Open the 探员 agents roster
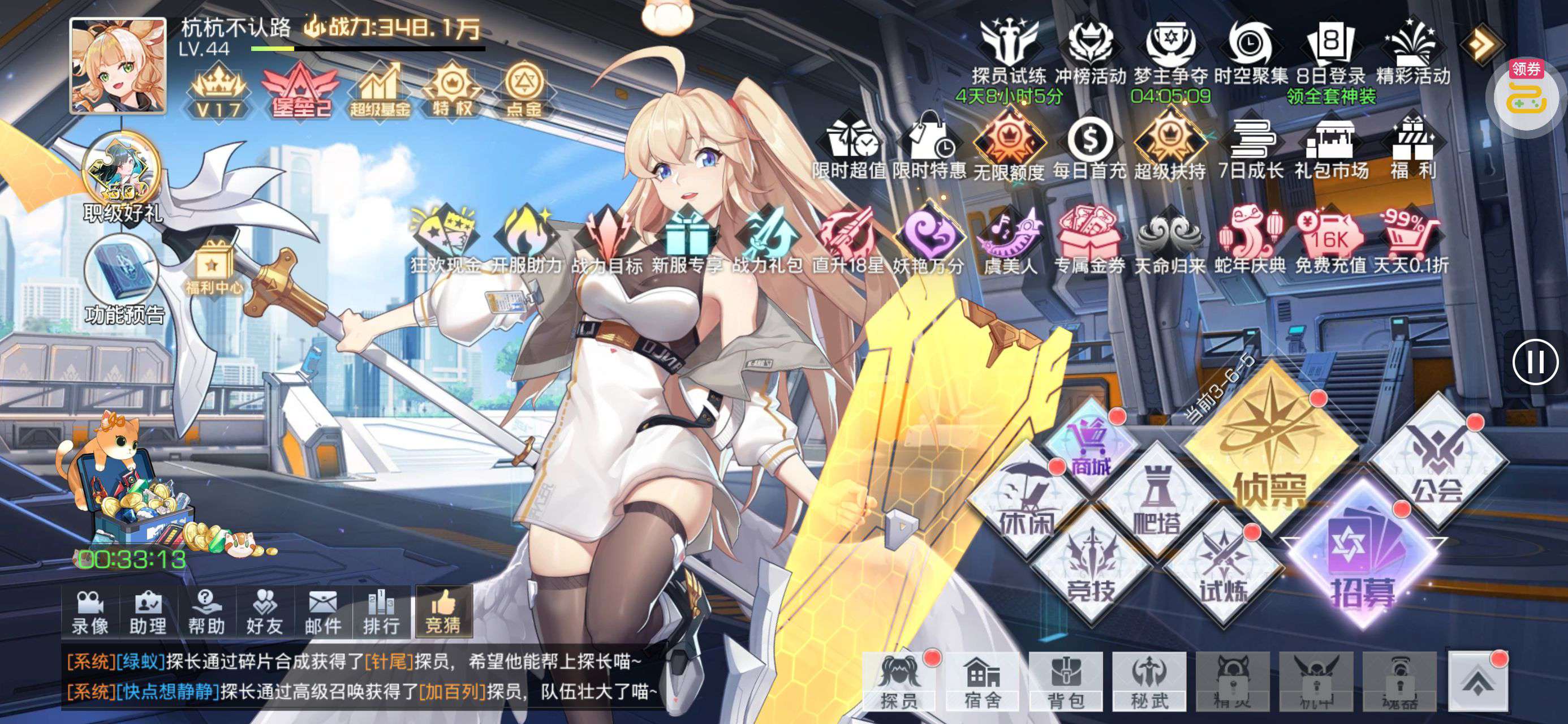The width and height of the screenshot is (1568, 724). (x=899, y=680)
